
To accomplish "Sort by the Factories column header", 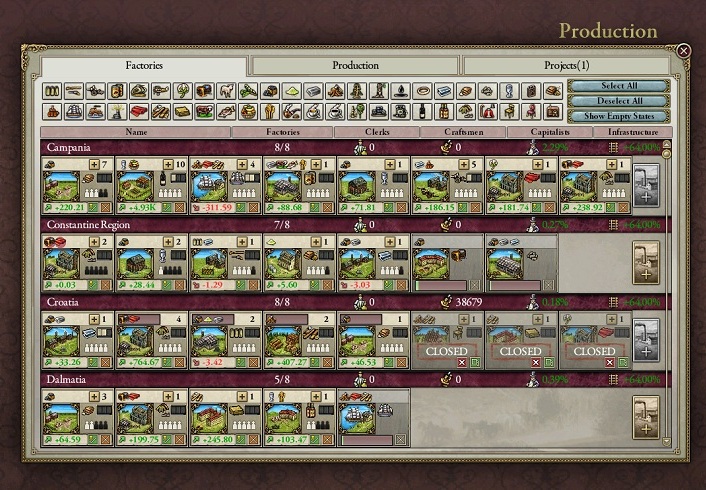I will click(x=282, y=131).
